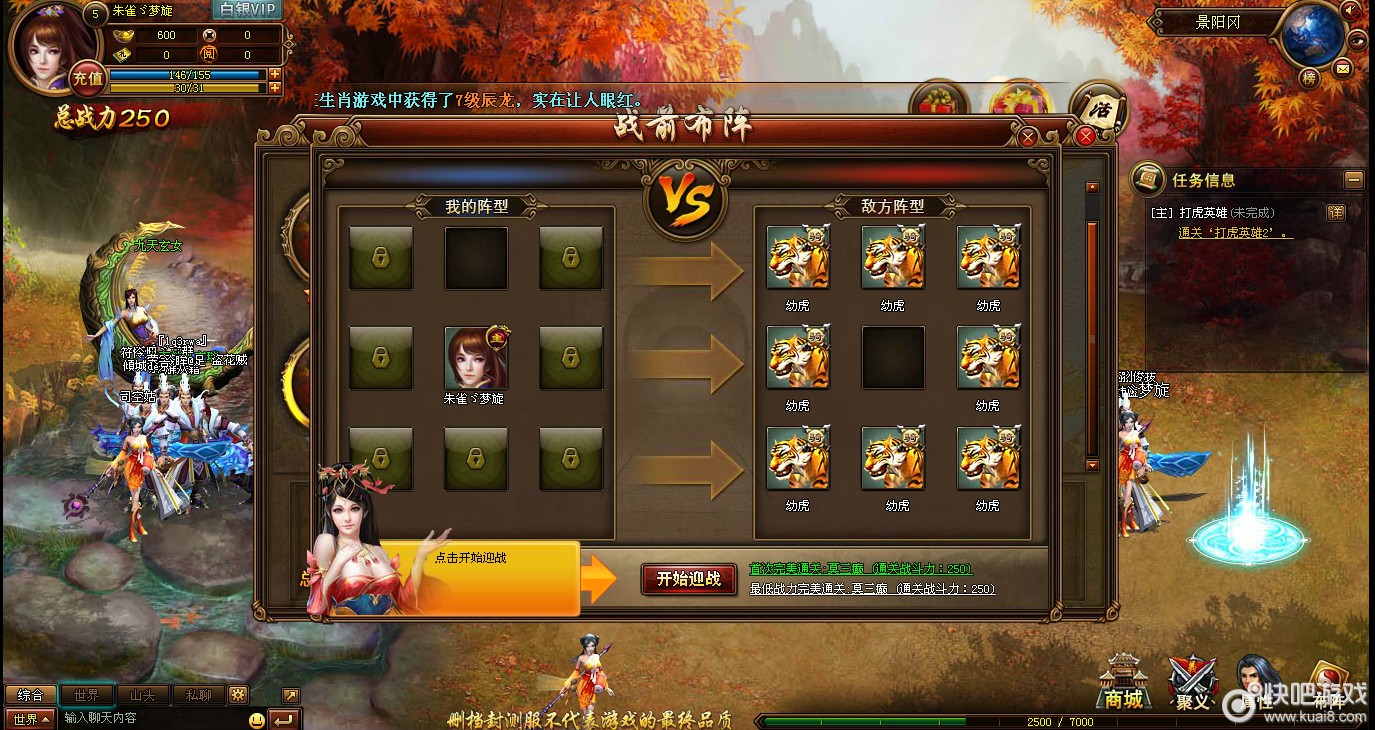Open the 商城 shop
Image resolution: width=1375 pixels, height=730 pixels.
click(1122, 684)
